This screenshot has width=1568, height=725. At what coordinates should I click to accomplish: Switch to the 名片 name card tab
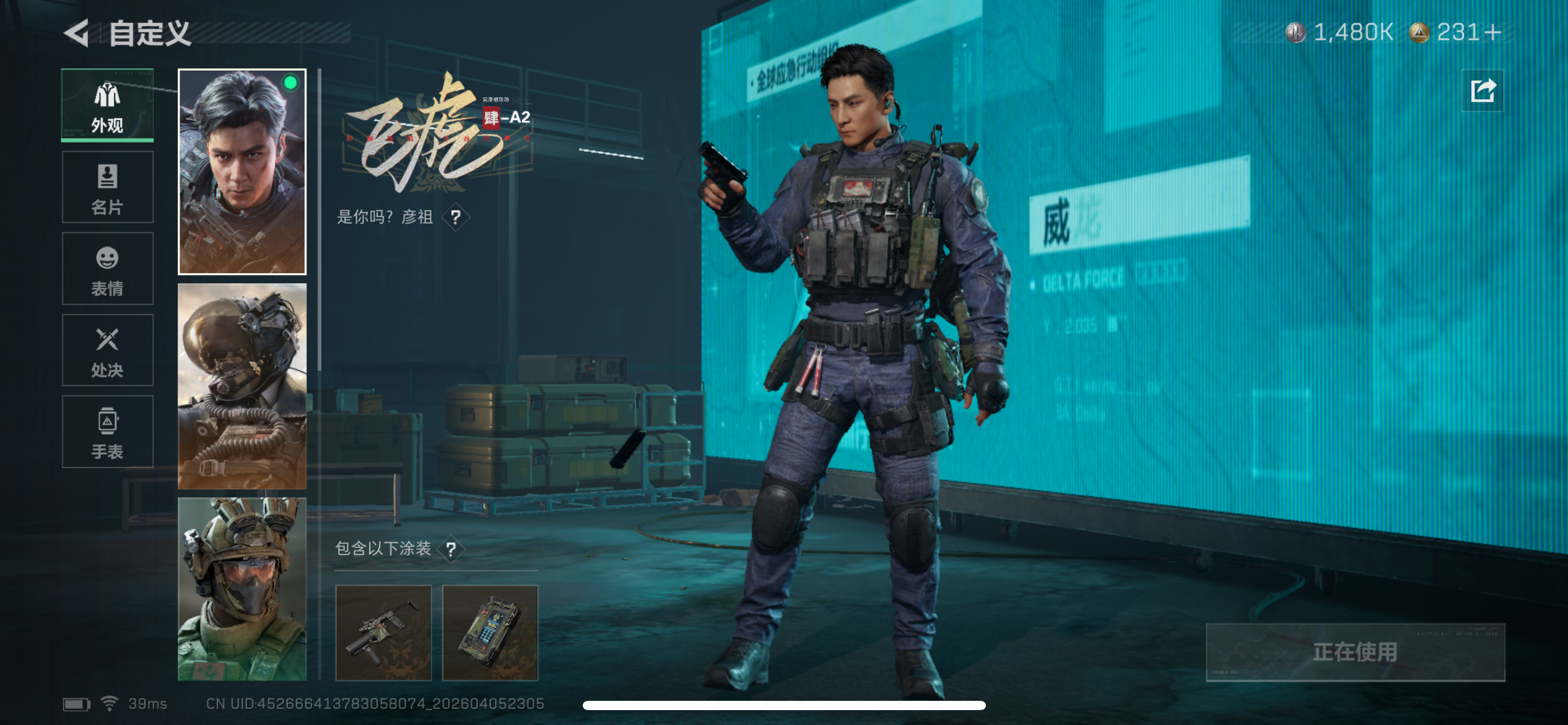coord(108,186)
